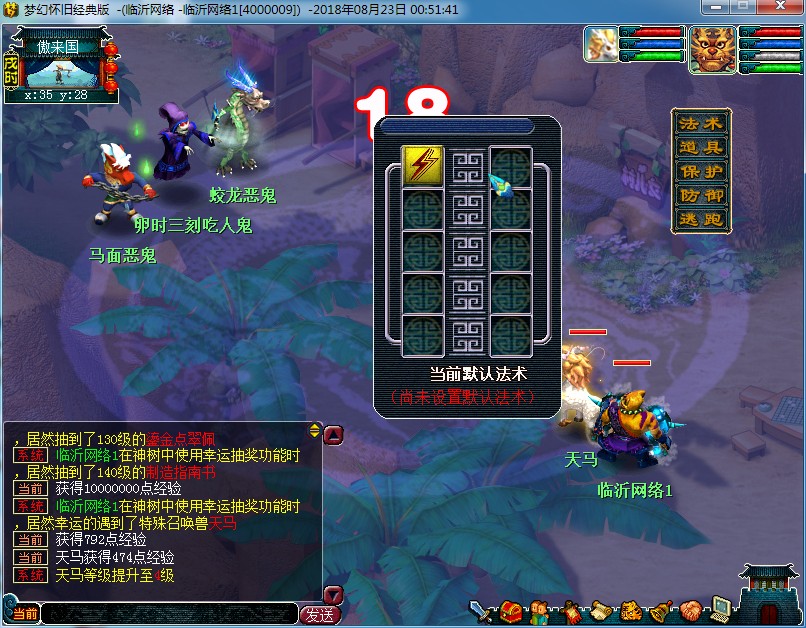Viewport: 806px width, 628px height.
Task: Click the tiger character portrait
Action: (712, 48)
